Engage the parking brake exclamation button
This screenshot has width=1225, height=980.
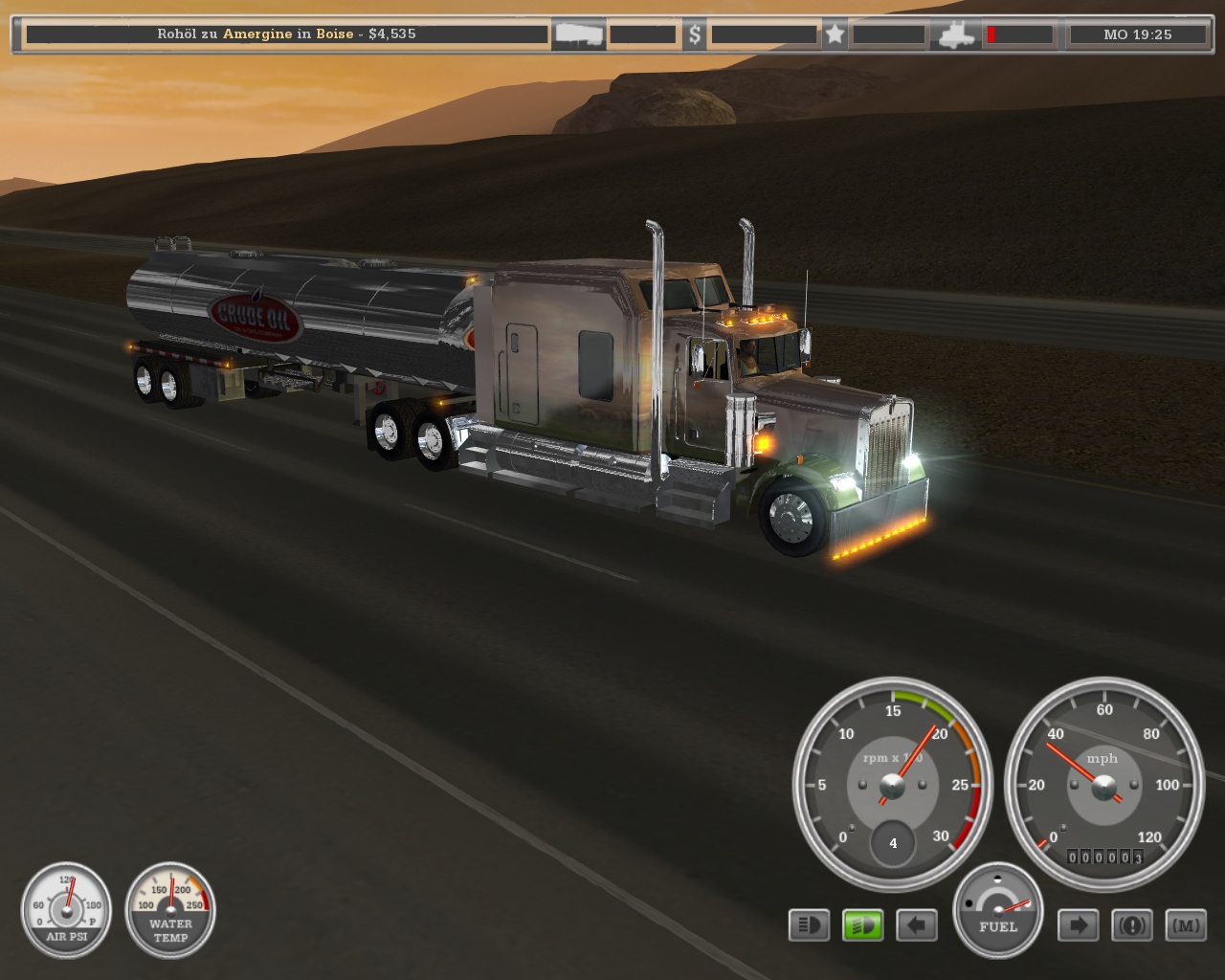pyautogui.click(x=1131, y=925)
